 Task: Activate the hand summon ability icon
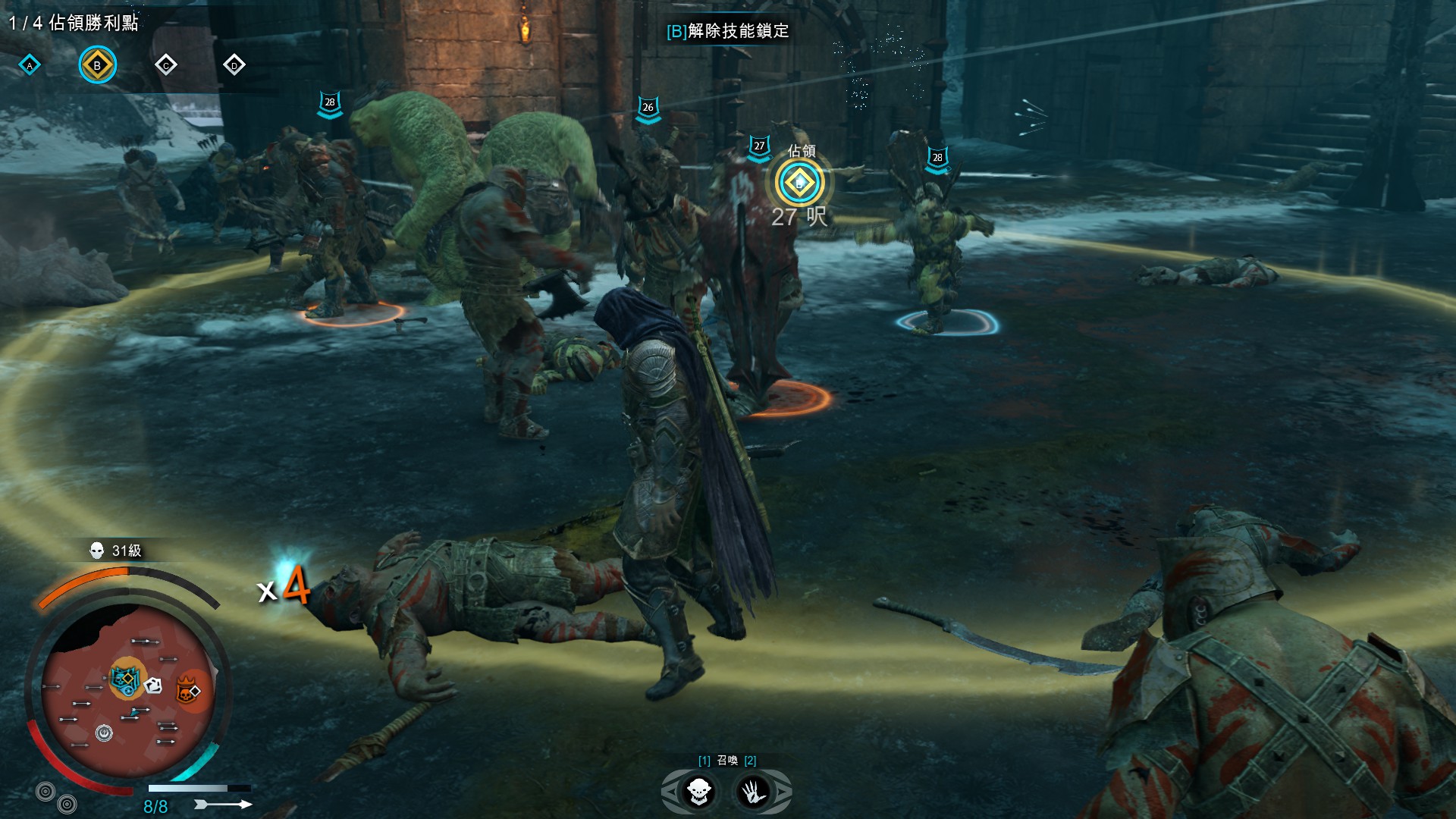click(753, 792)
